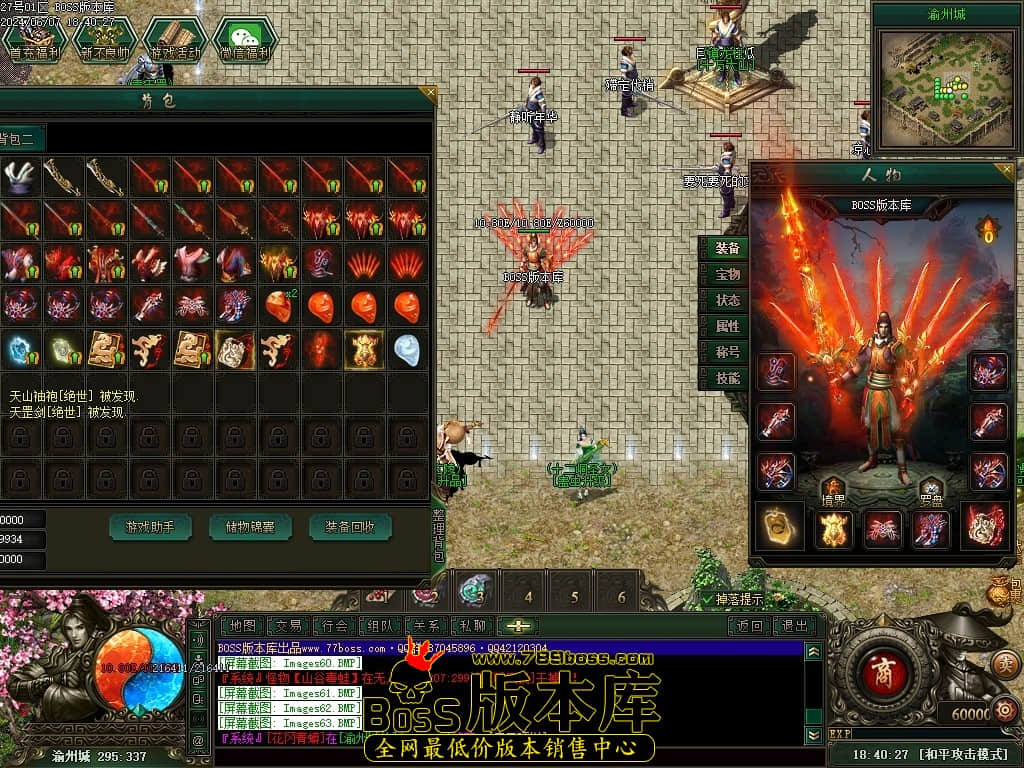Open the 属性 attributes tab
The image size is (1024, 768).
click(727, 326)
